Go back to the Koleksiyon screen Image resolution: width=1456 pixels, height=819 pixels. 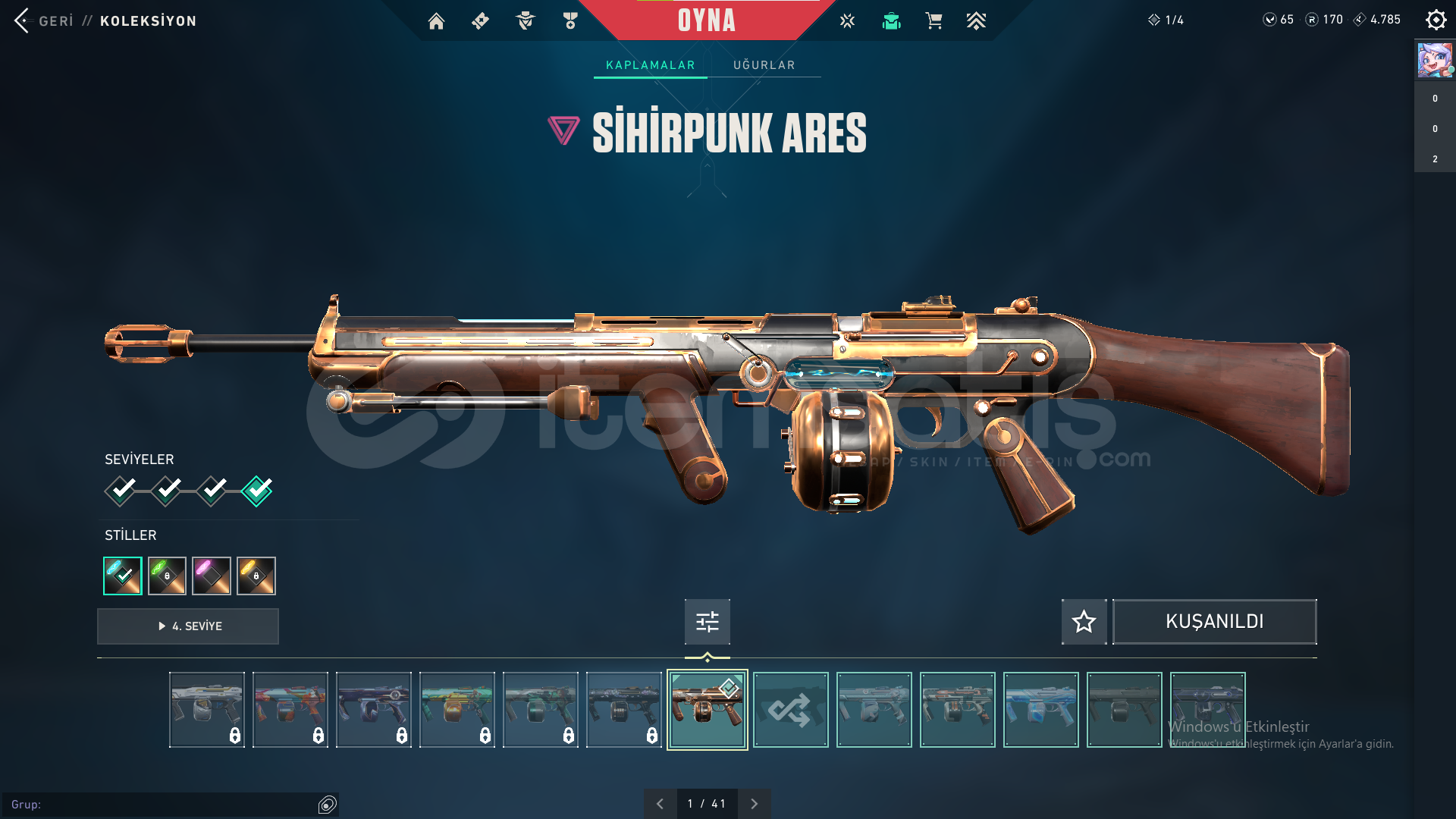coord(45,20)
